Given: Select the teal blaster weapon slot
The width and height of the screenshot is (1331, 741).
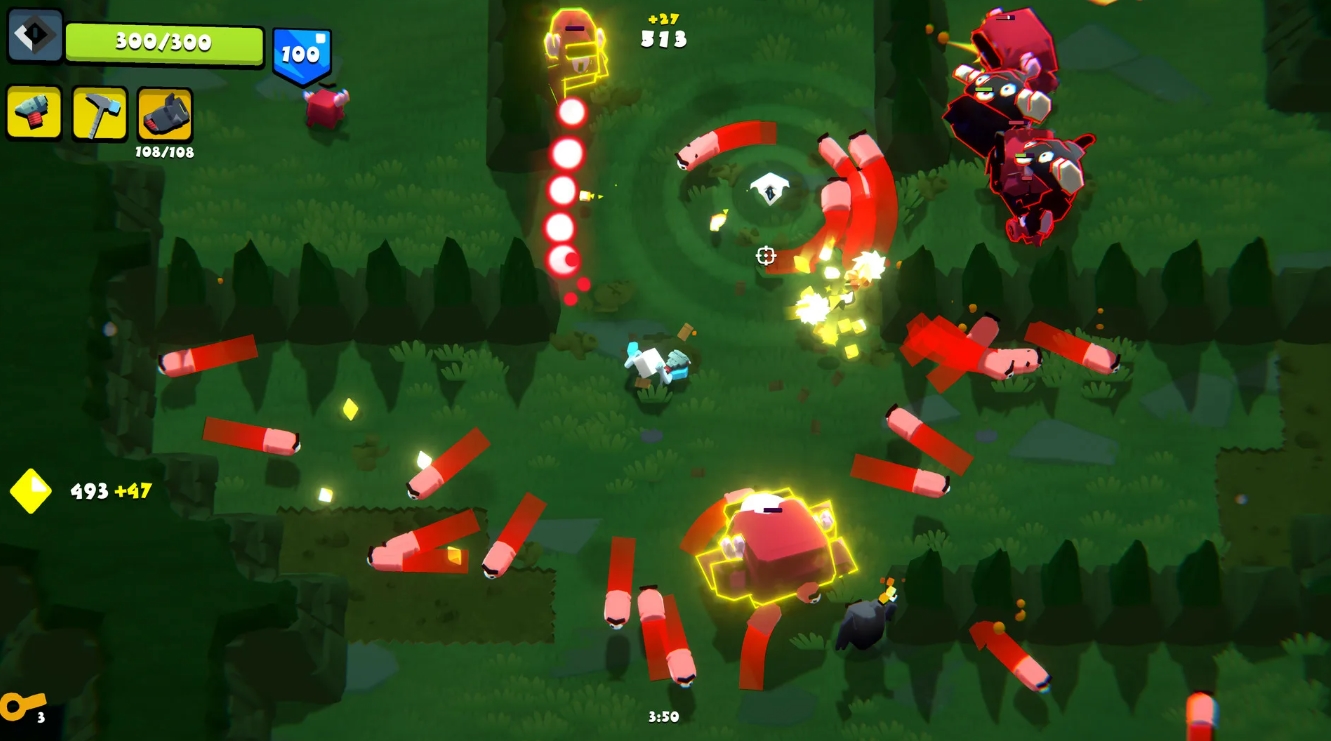Looking at the screenshot, I should point(35,113).
